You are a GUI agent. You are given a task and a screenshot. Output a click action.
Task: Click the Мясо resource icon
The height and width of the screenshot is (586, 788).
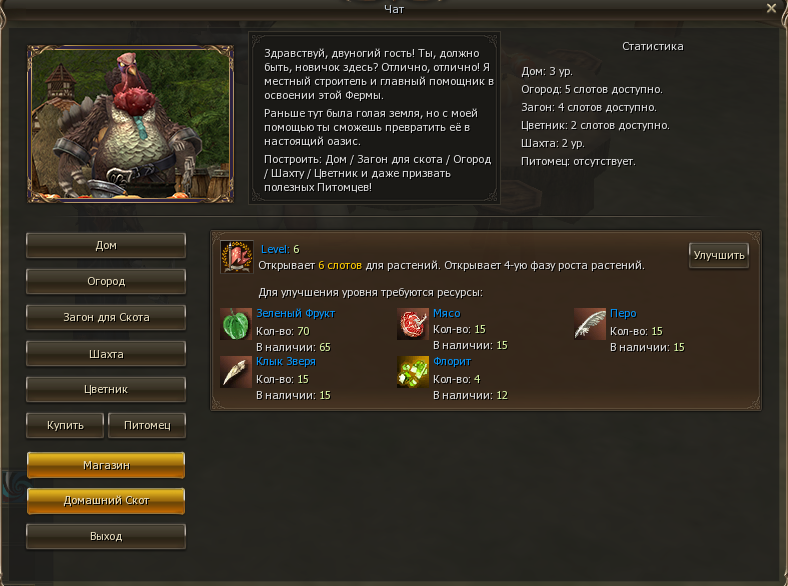(x=412, y=324)
